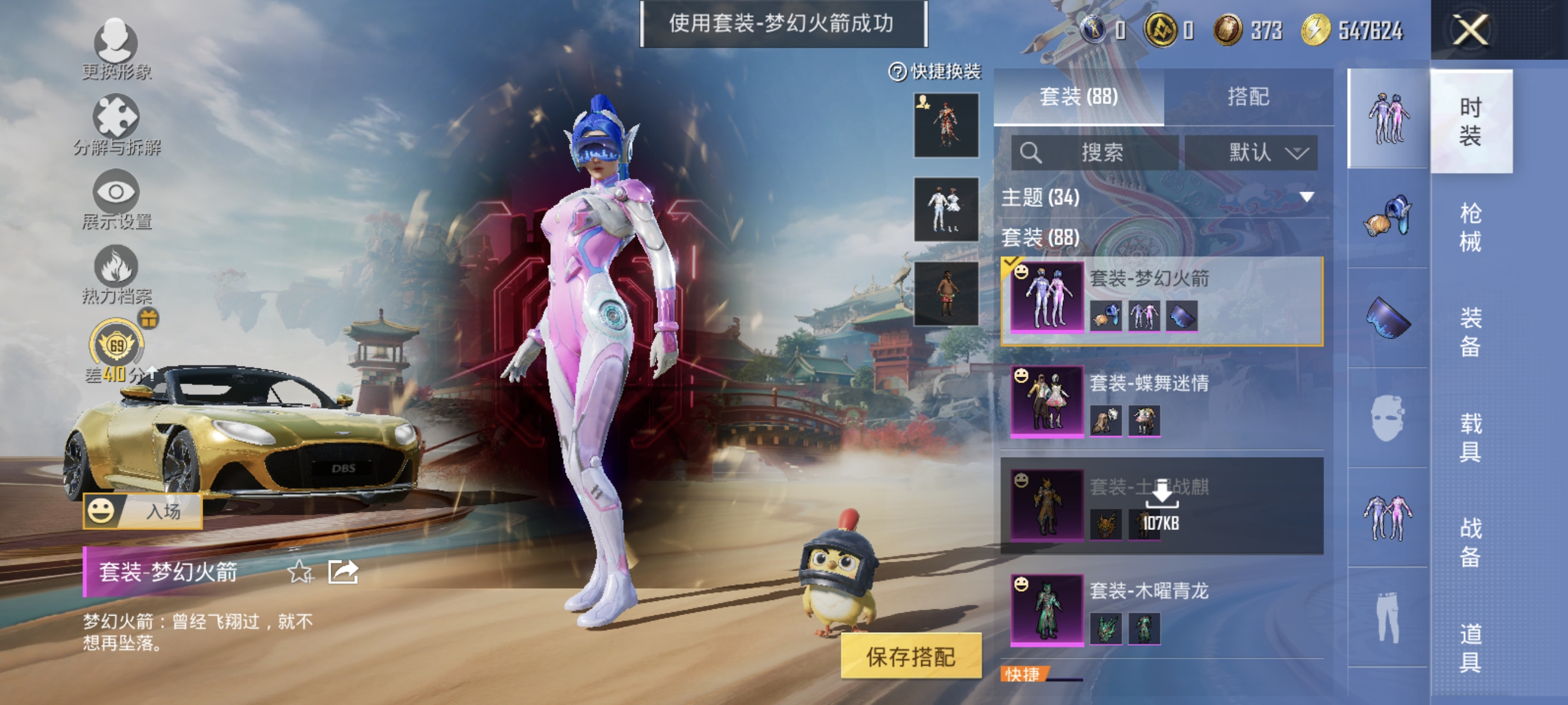Viewport: 1568px width, 705px height.
Task: Switch to the 枪械 category tab
Action: (x=1472, y=230)
